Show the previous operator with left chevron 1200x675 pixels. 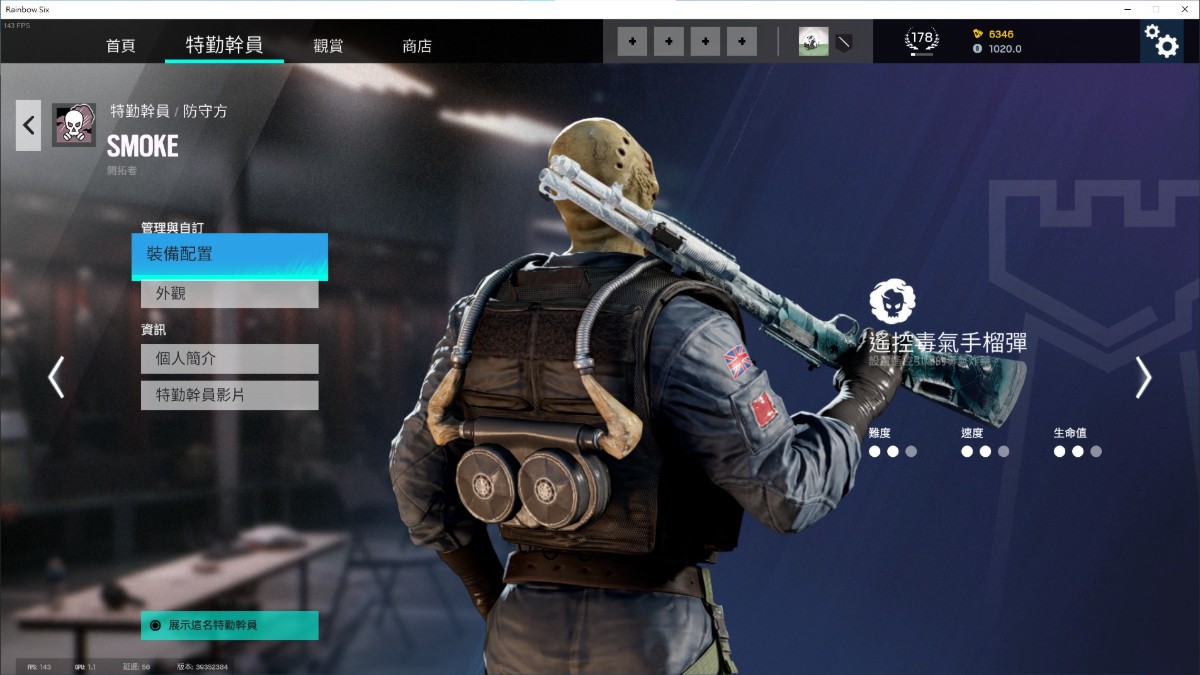(x=56, y=377)
